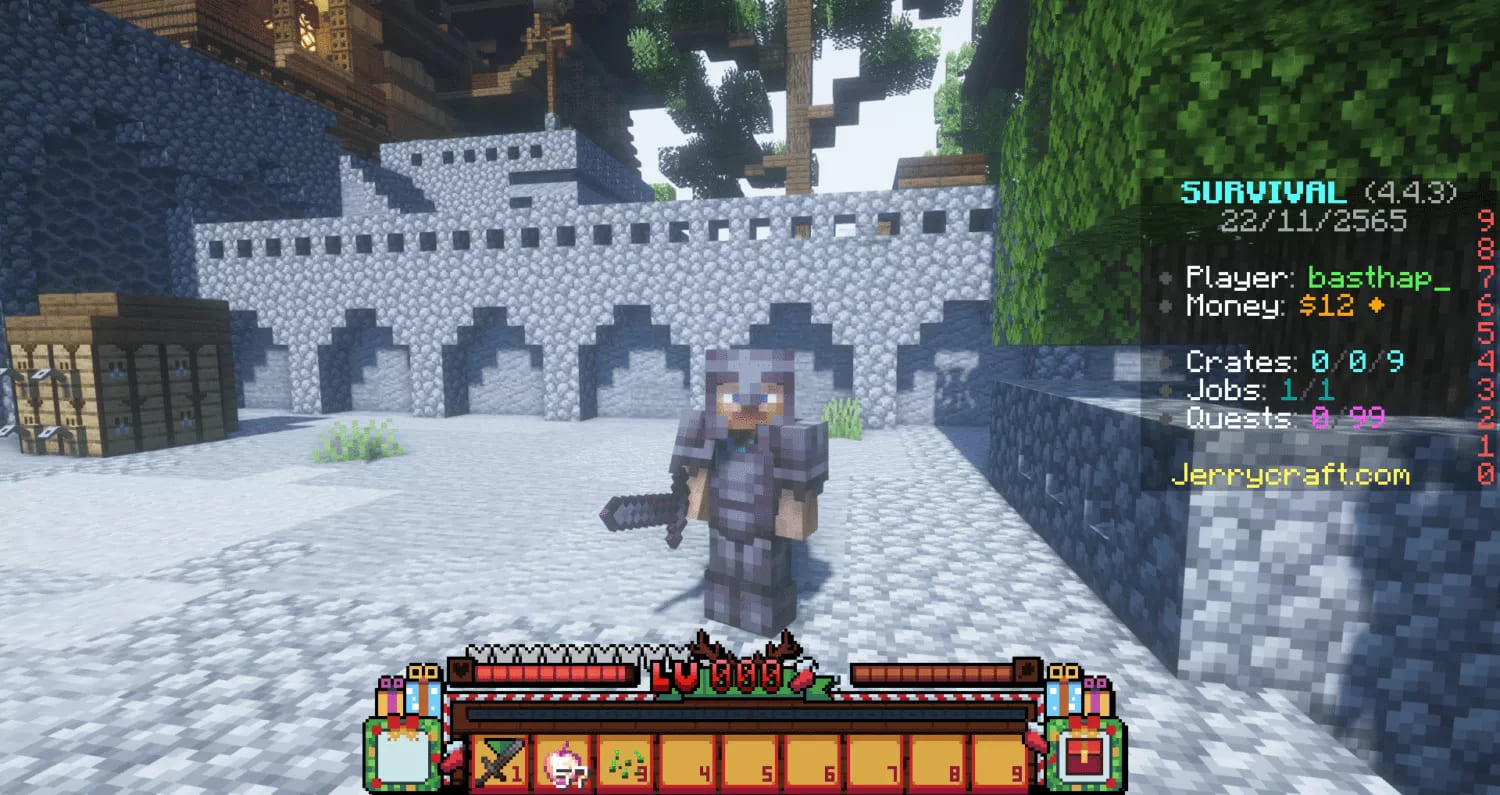Choose the green seeds in slot 3

(624, 764)
